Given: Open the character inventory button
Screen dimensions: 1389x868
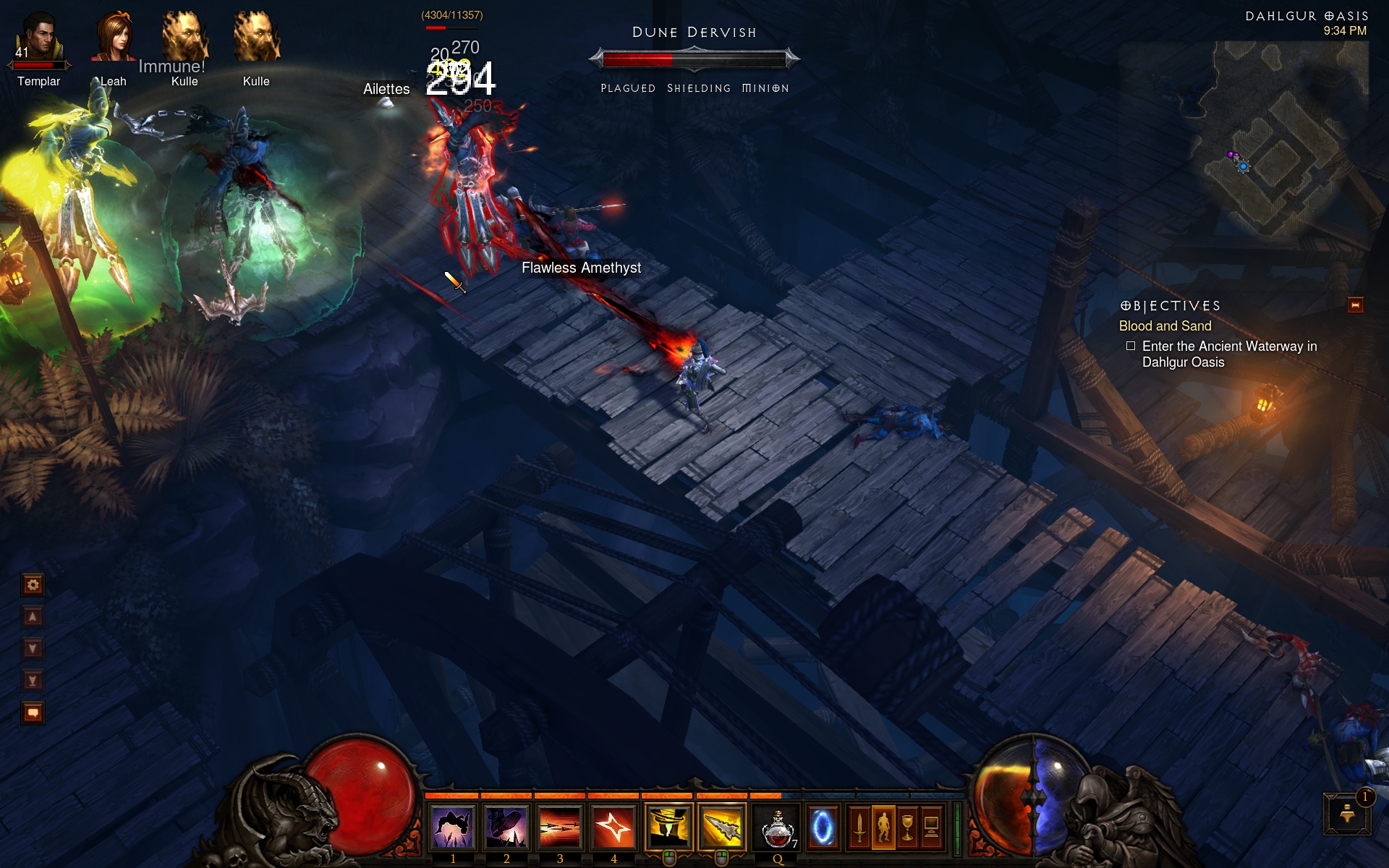Looking at the screenshot, I should coord(883,827).
